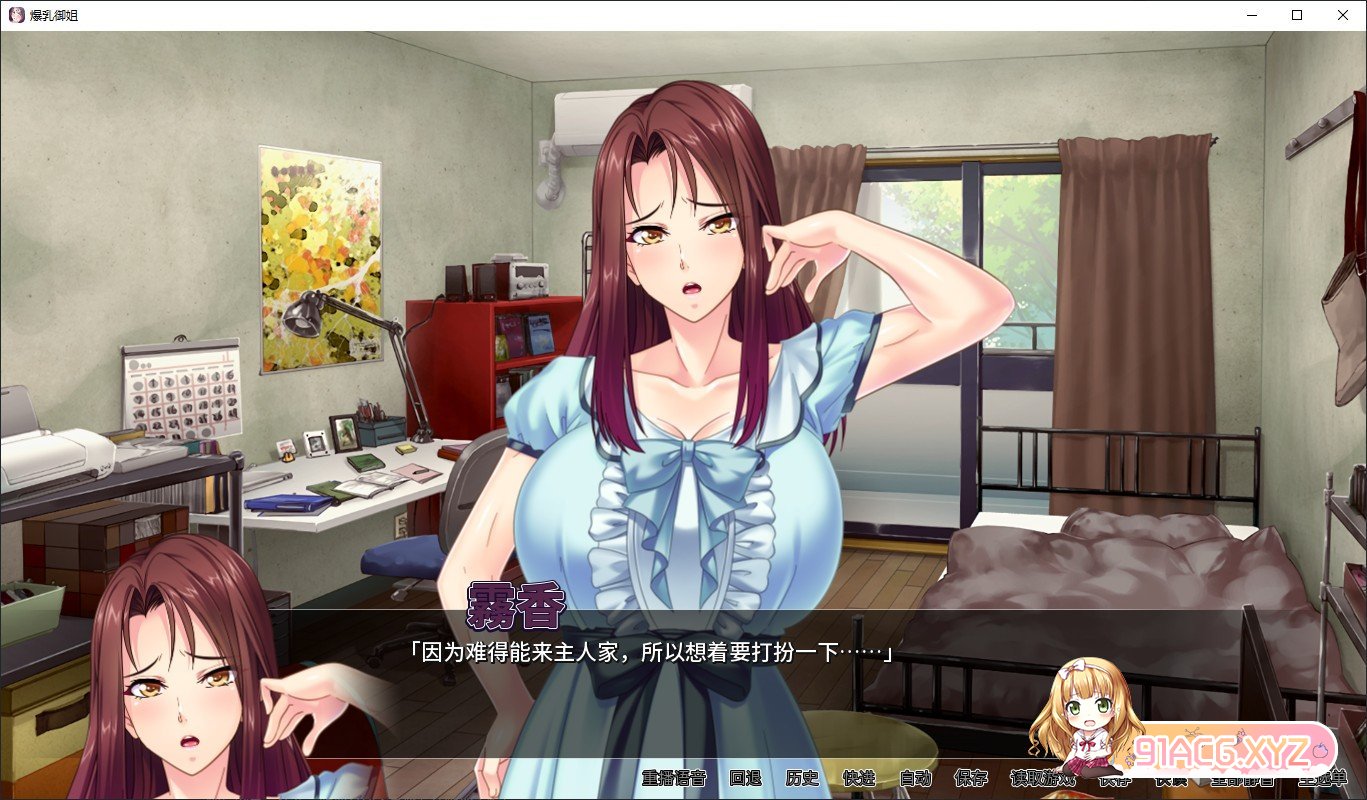The height and width of the screenshot is (800, 1367).
Task: Toggle 自动 auto-play mode
Action: pos(918,784)
